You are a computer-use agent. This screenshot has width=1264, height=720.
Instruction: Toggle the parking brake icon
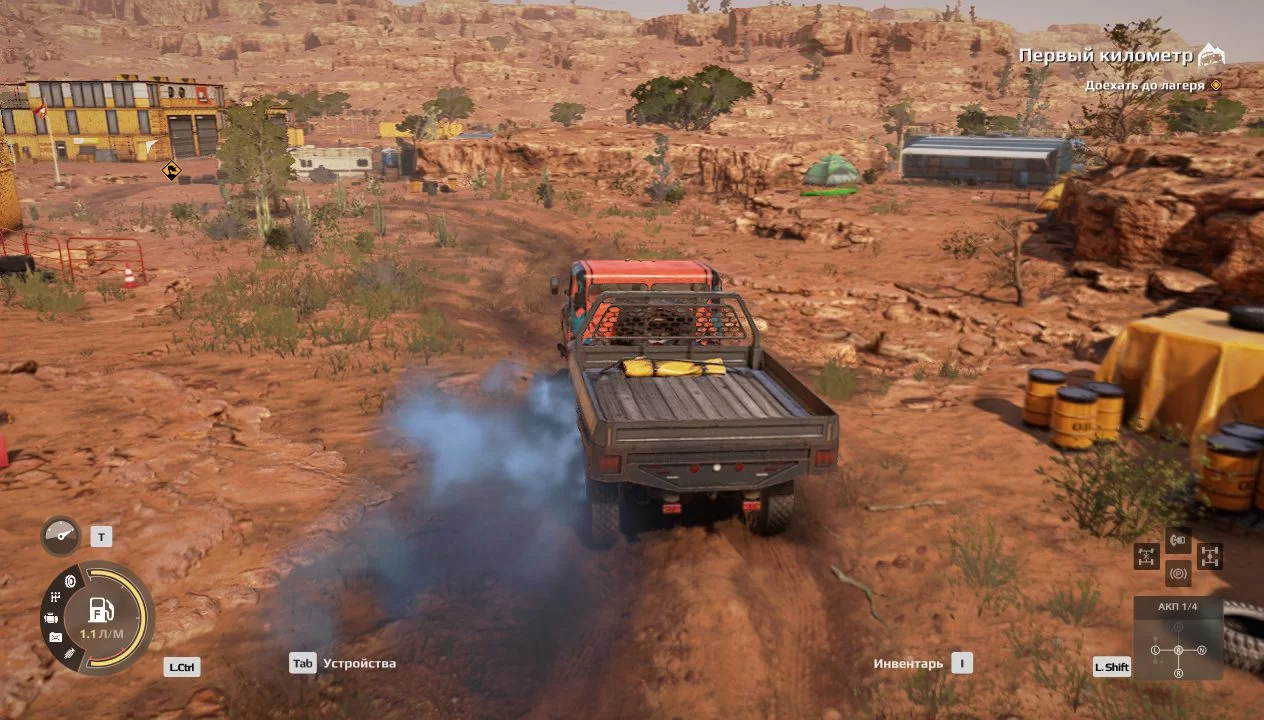point(1178,574)
